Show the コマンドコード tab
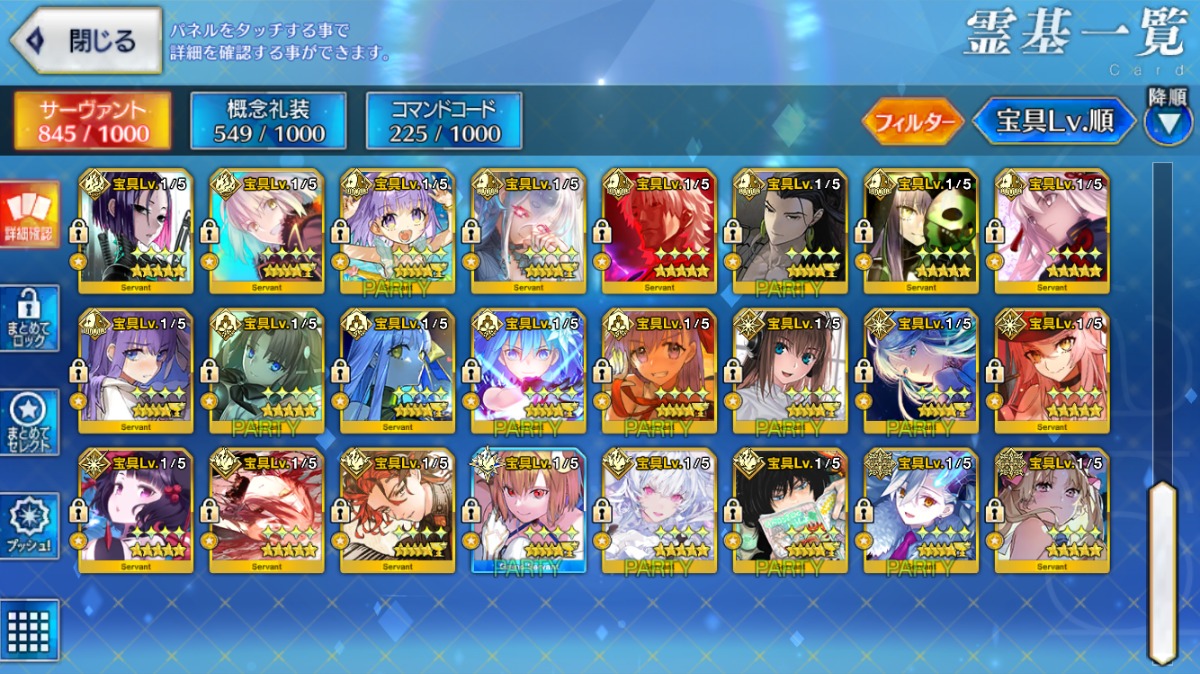This screenshot has height=674, width=1200. (x=444, y=121)
